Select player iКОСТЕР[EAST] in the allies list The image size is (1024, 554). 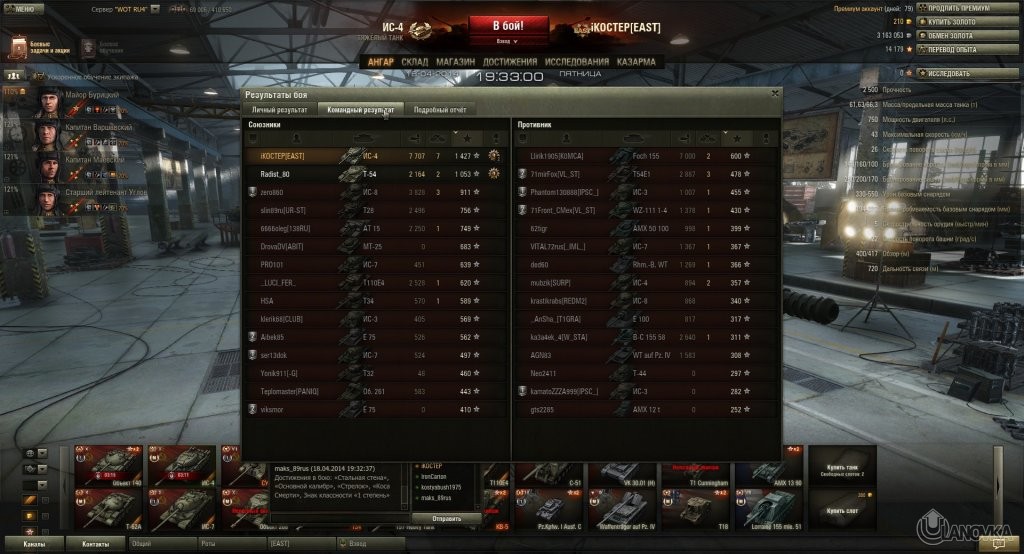[282, 156]
